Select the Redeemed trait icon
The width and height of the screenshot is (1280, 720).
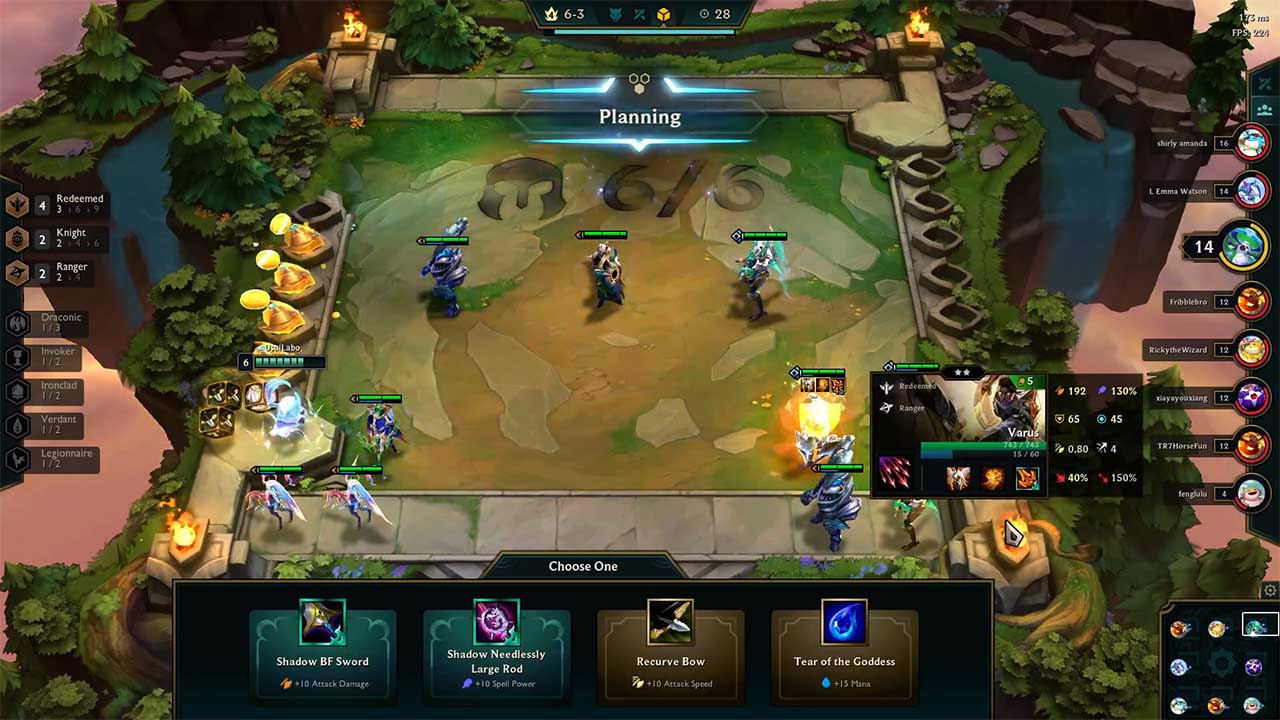click(16, 203)
